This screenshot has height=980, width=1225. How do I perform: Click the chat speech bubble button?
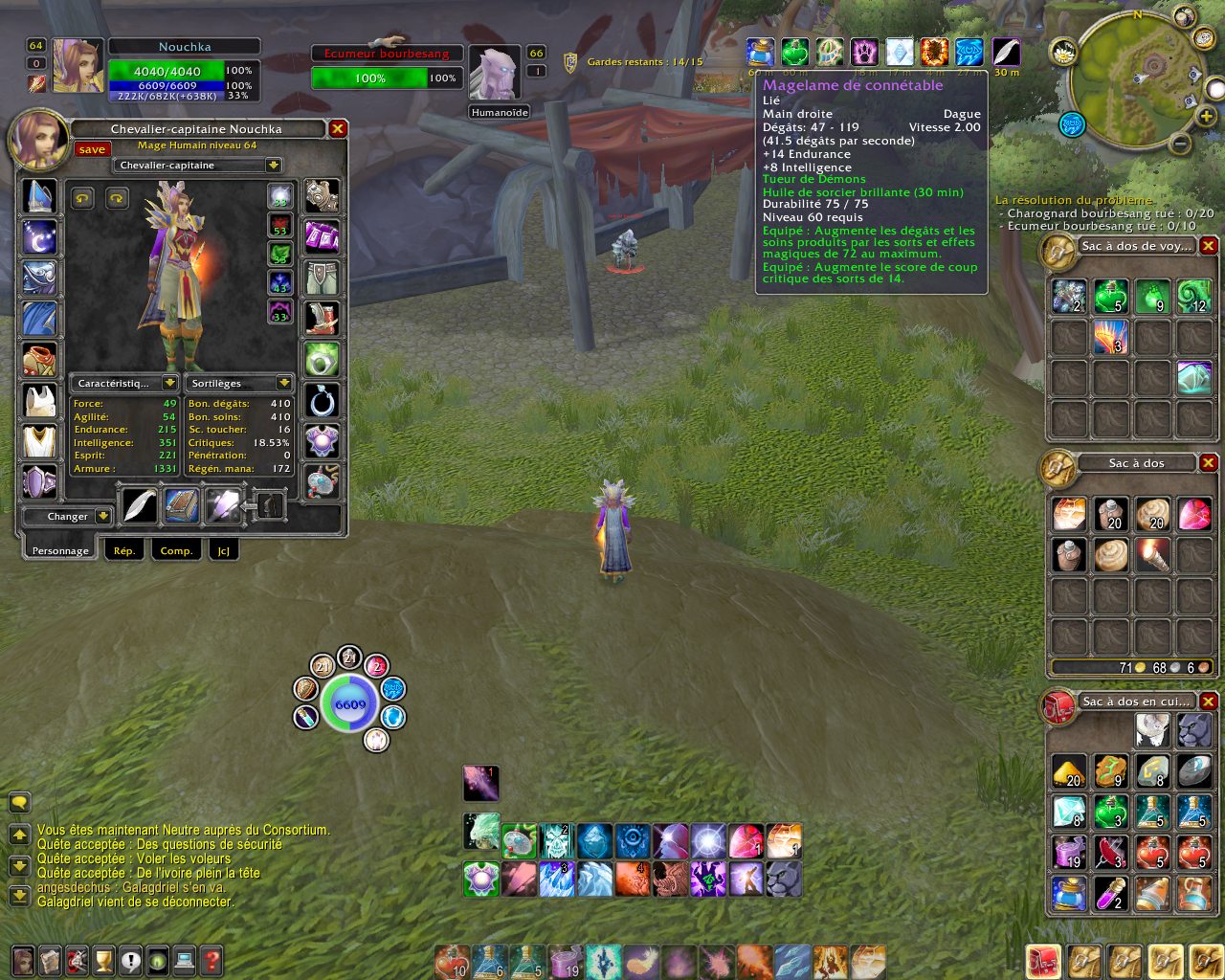(19, 802)
